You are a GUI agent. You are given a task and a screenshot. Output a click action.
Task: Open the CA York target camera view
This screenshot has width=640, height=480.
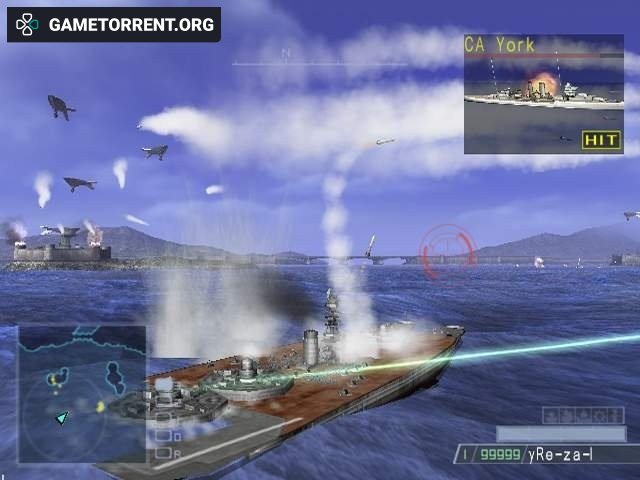point(543,94)
